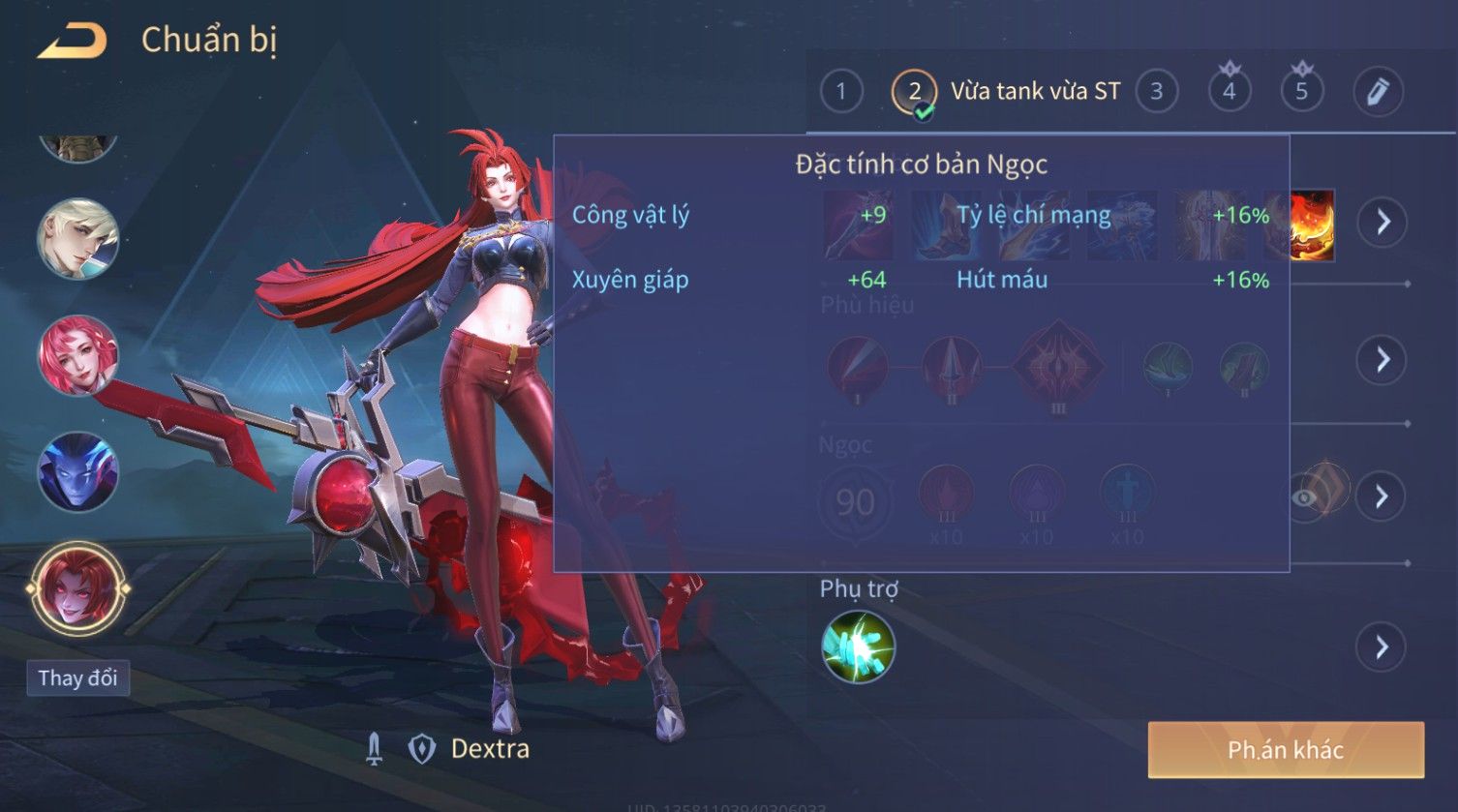Select loadout preset number 1
Image resolution: width=1458 pixels, height=812 pixels.
point(840,92)
